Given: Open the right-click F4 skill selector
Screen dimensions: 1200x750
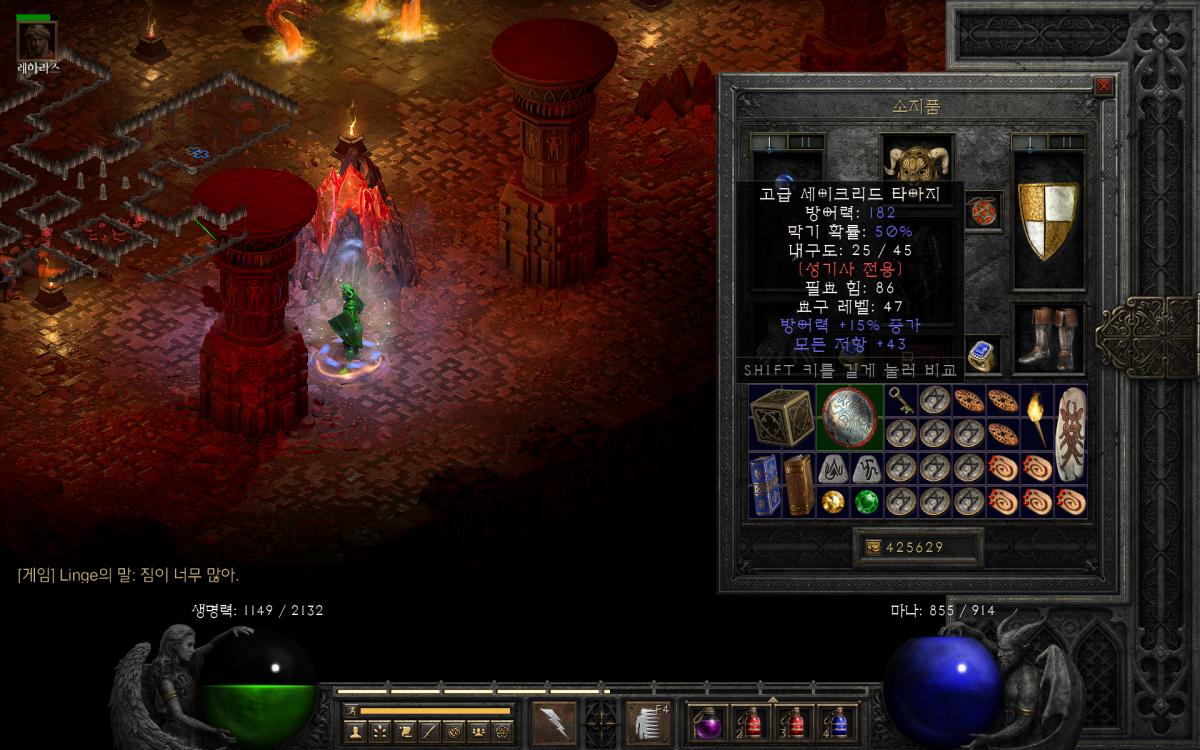Looking at the screenshot, I should [x=648, y=721].
